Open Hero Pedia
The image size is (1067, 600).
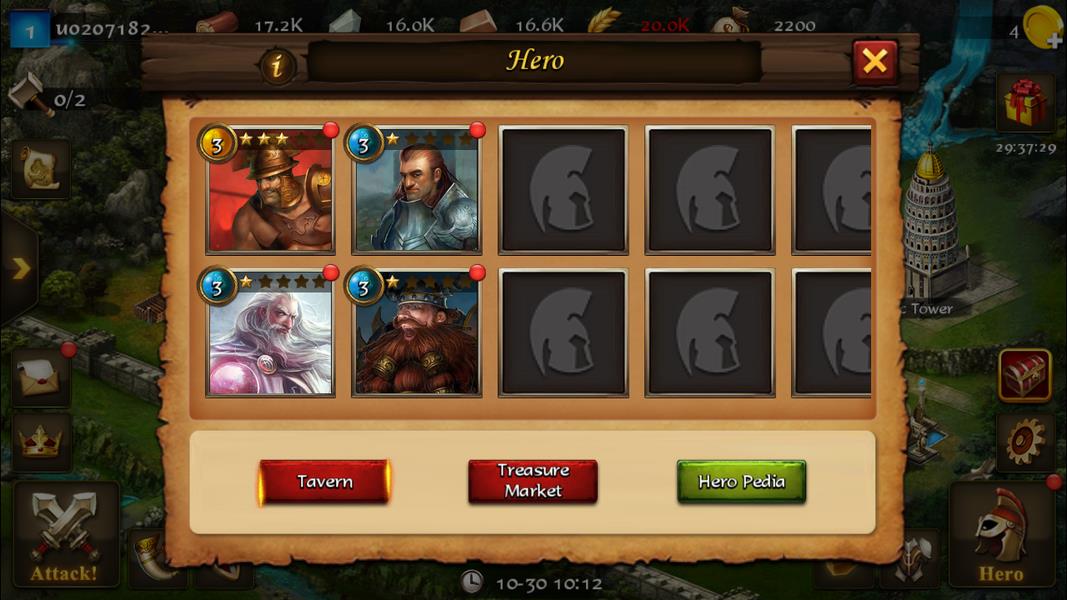point(741,482)
